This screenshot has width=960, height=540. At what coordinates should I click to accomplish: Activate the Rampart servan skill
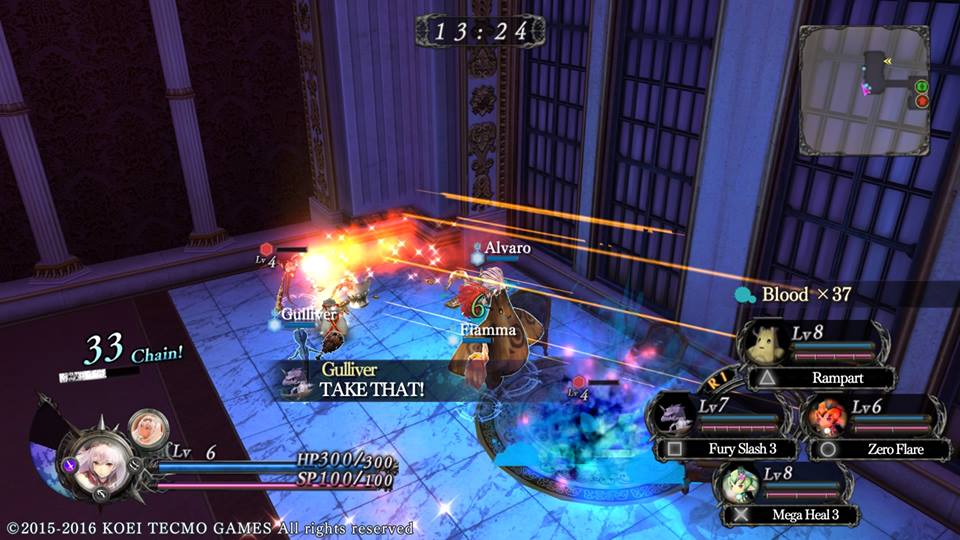coord(822,379)
